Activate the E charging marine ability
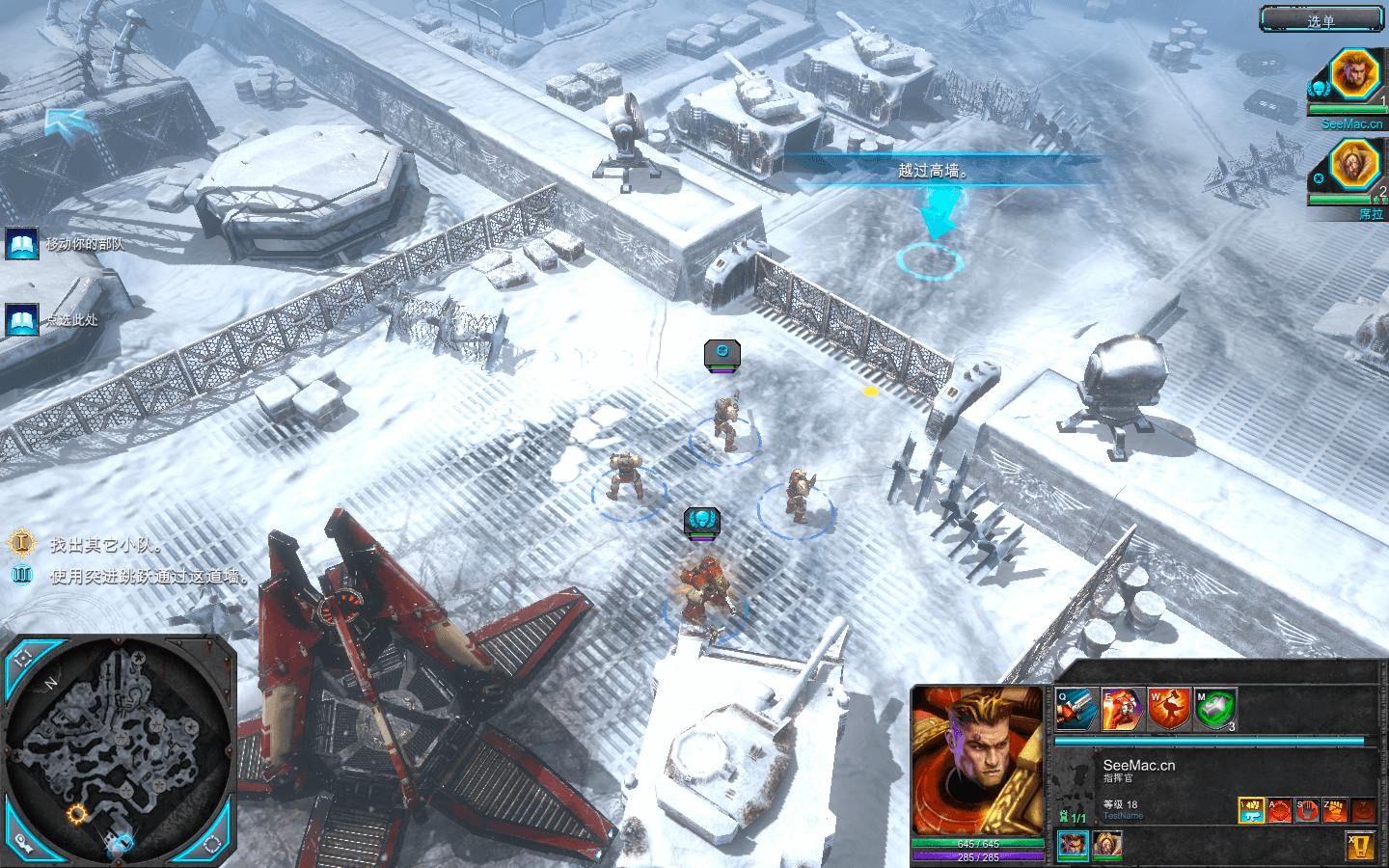This screenshot has height=868, width=1389. coord(1122,710)
